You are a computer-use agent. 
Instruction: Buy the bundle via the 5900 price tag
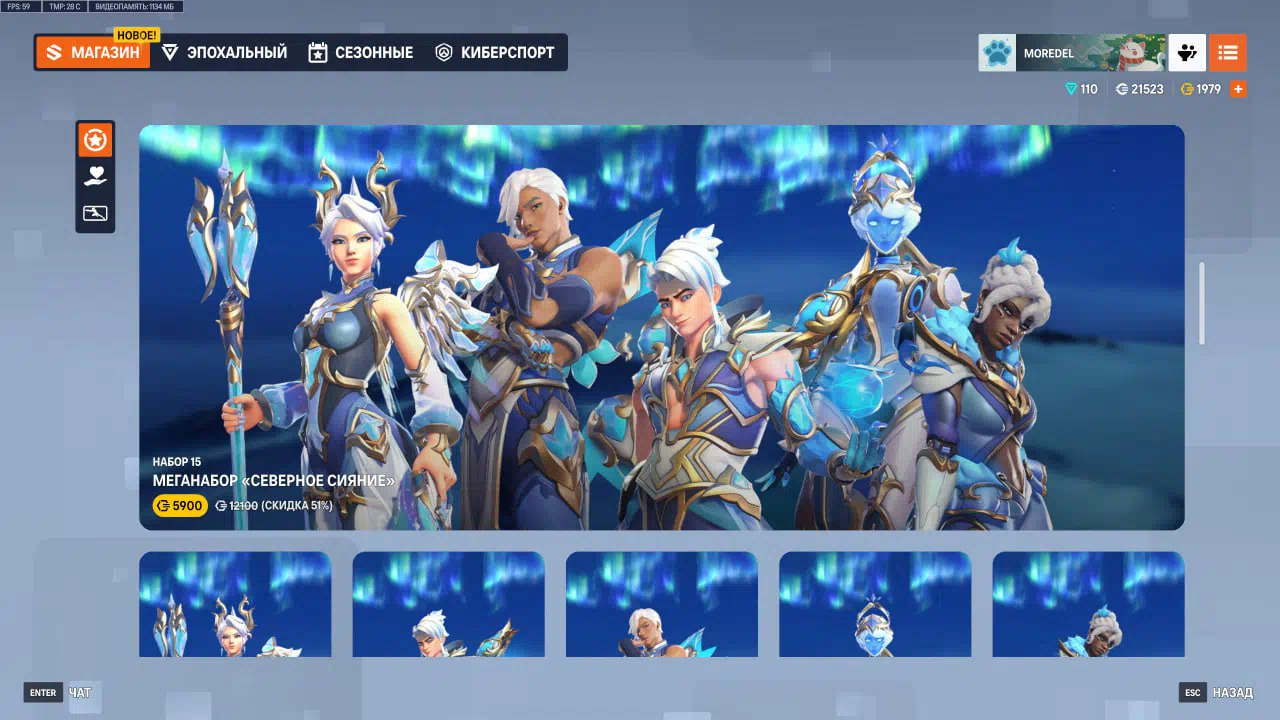(x=180, y=506)
